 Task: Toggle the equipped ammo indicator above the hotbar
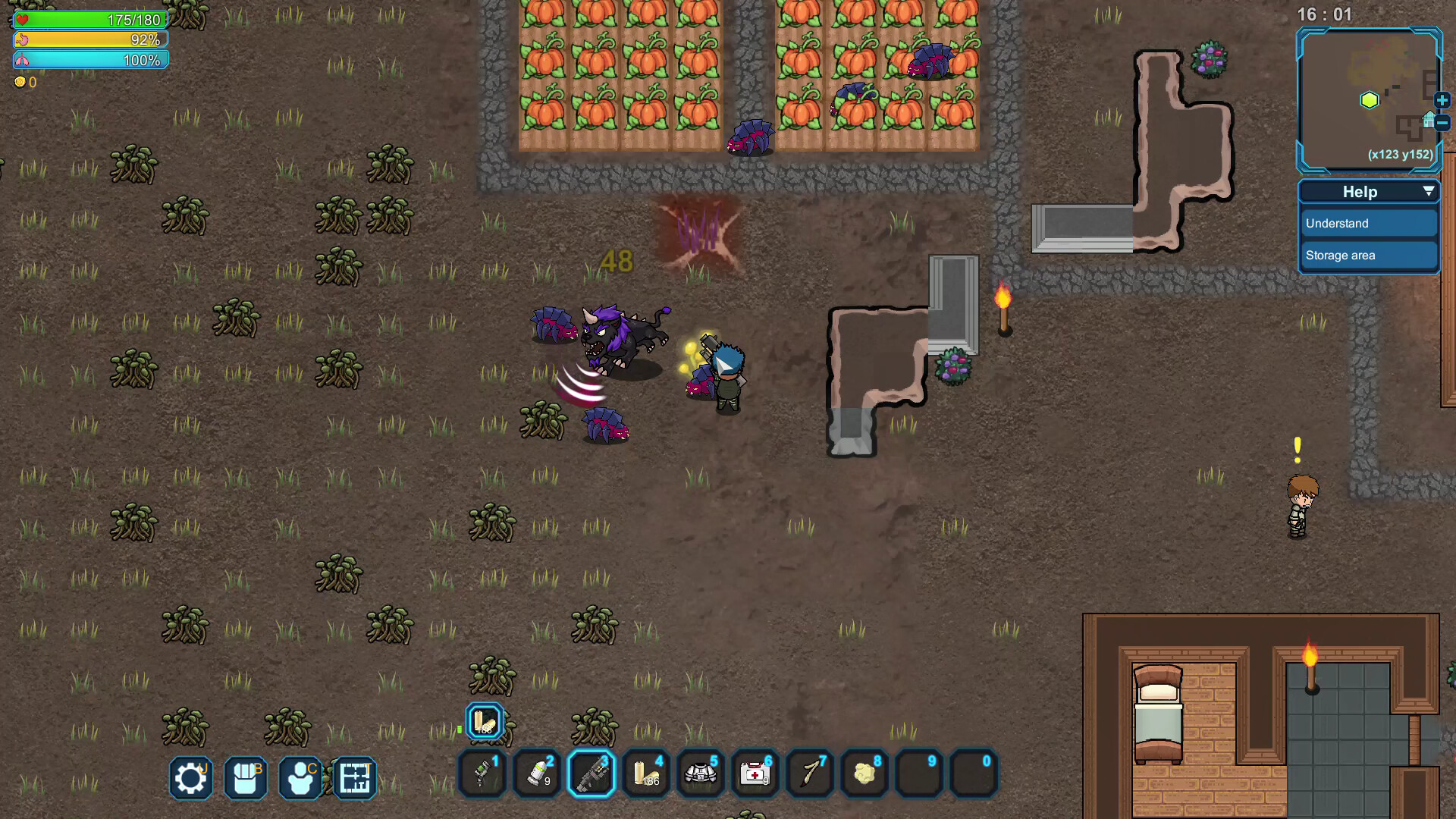click(483, 720)
